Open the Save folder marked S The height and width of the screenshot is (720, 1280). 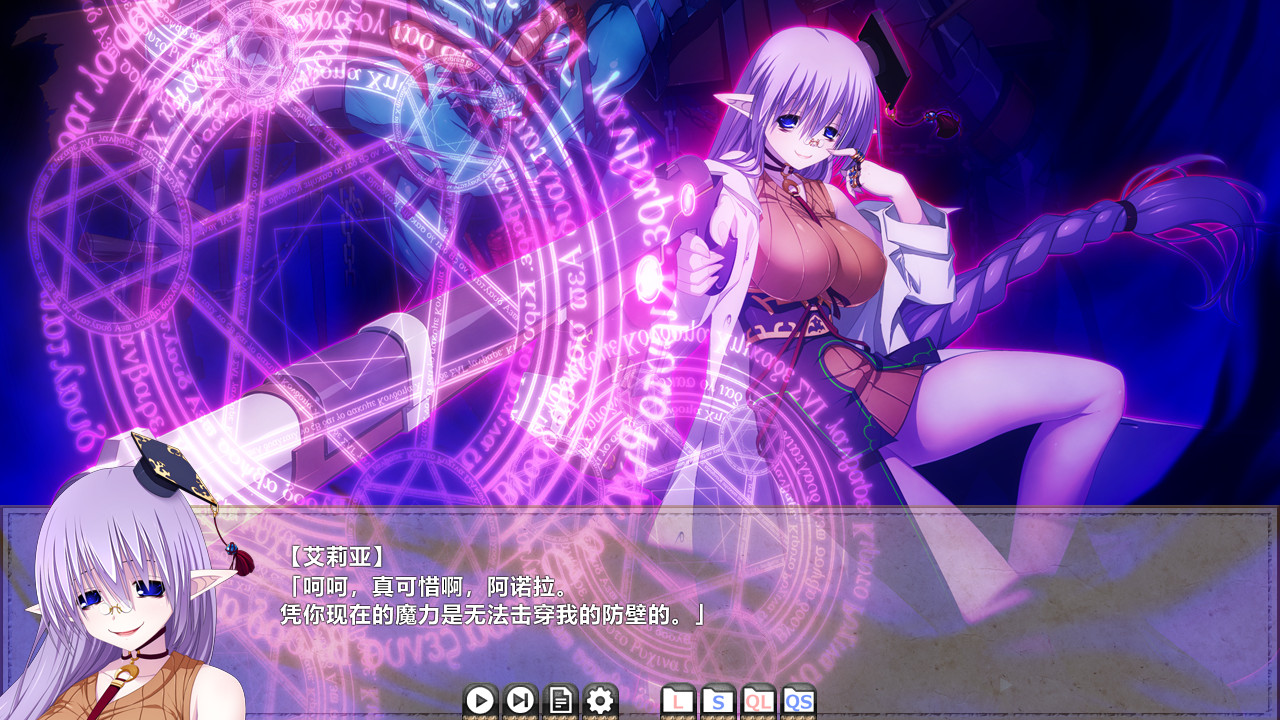718,701
